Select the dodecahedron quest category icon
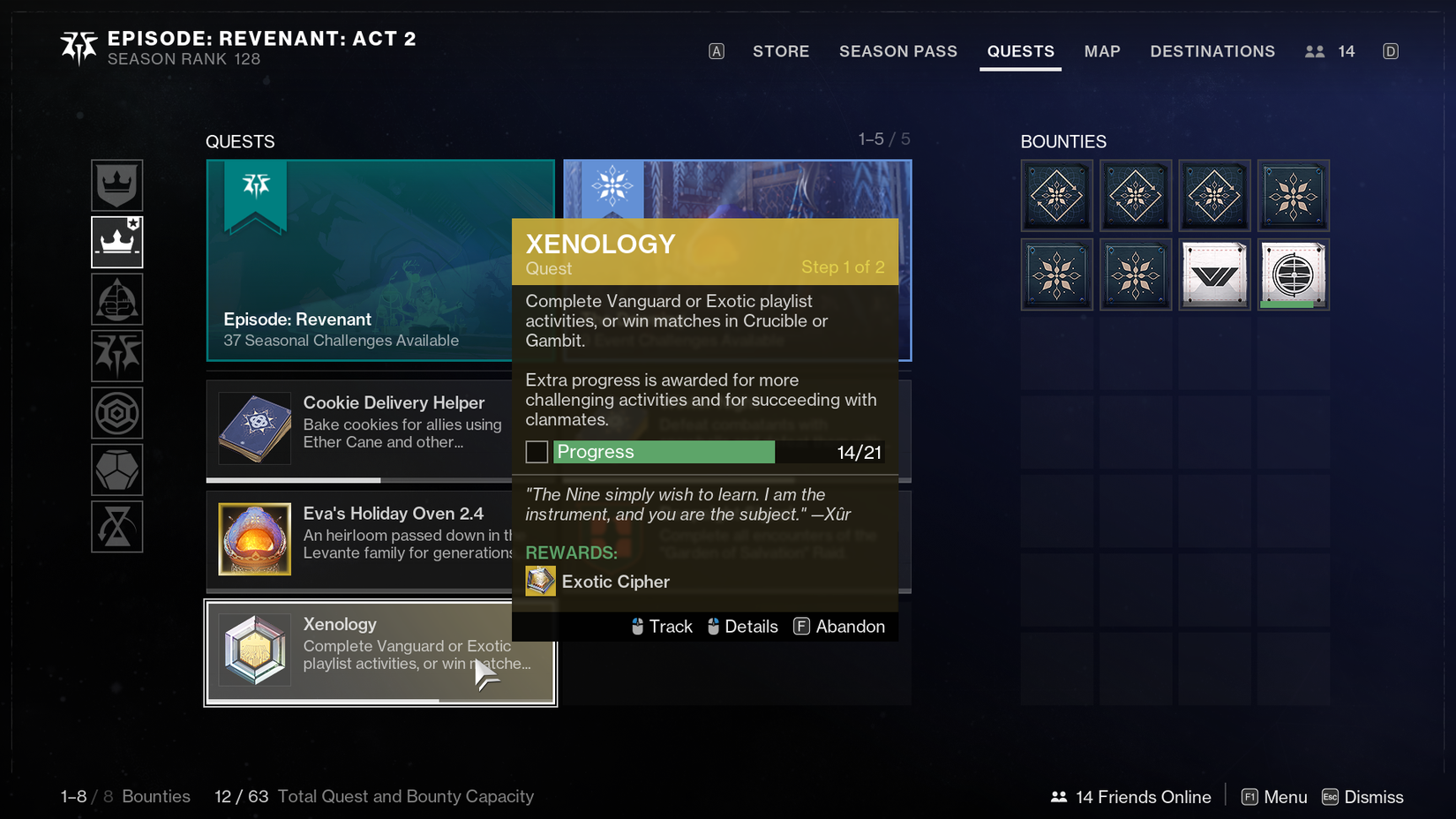The width and height of the screenshot is (1456, 819). [x=116, y=470]
